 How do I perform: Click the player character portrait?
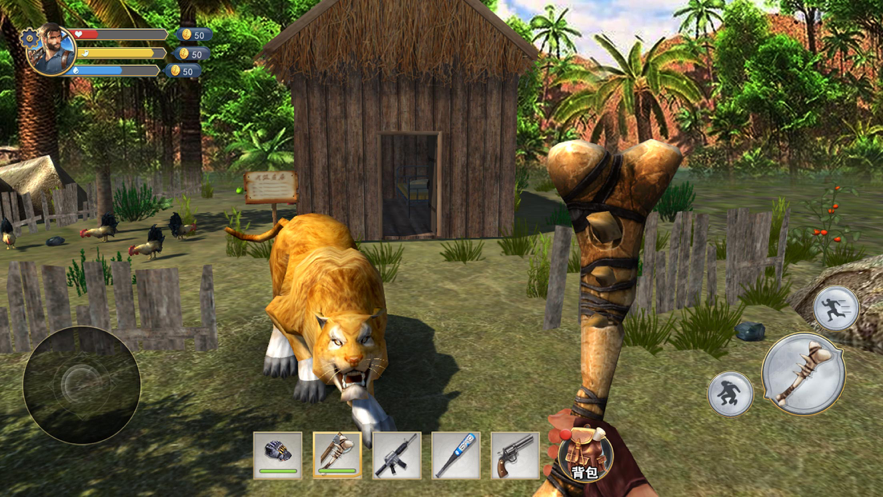[53, 50]
